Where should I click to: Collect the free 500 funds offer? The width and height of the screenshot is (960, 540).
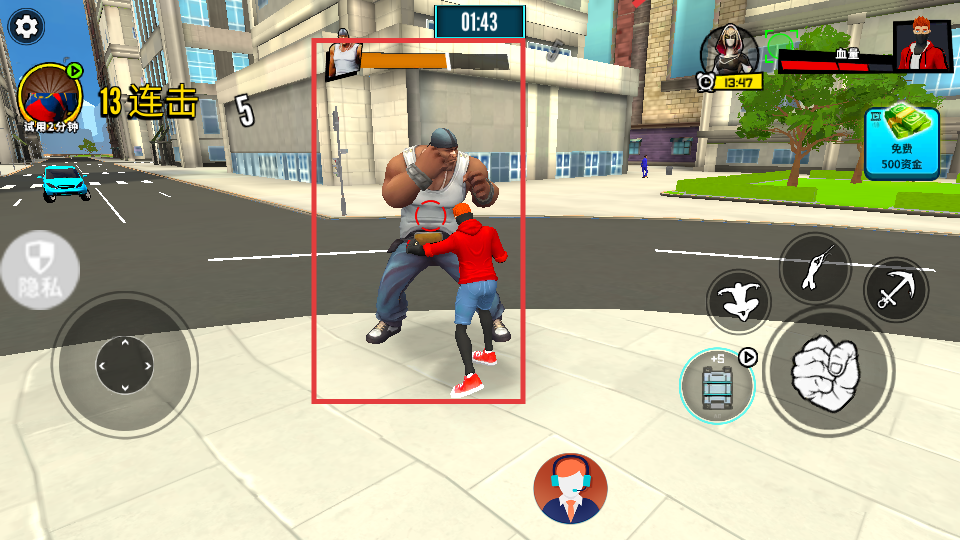coord(902,142)
